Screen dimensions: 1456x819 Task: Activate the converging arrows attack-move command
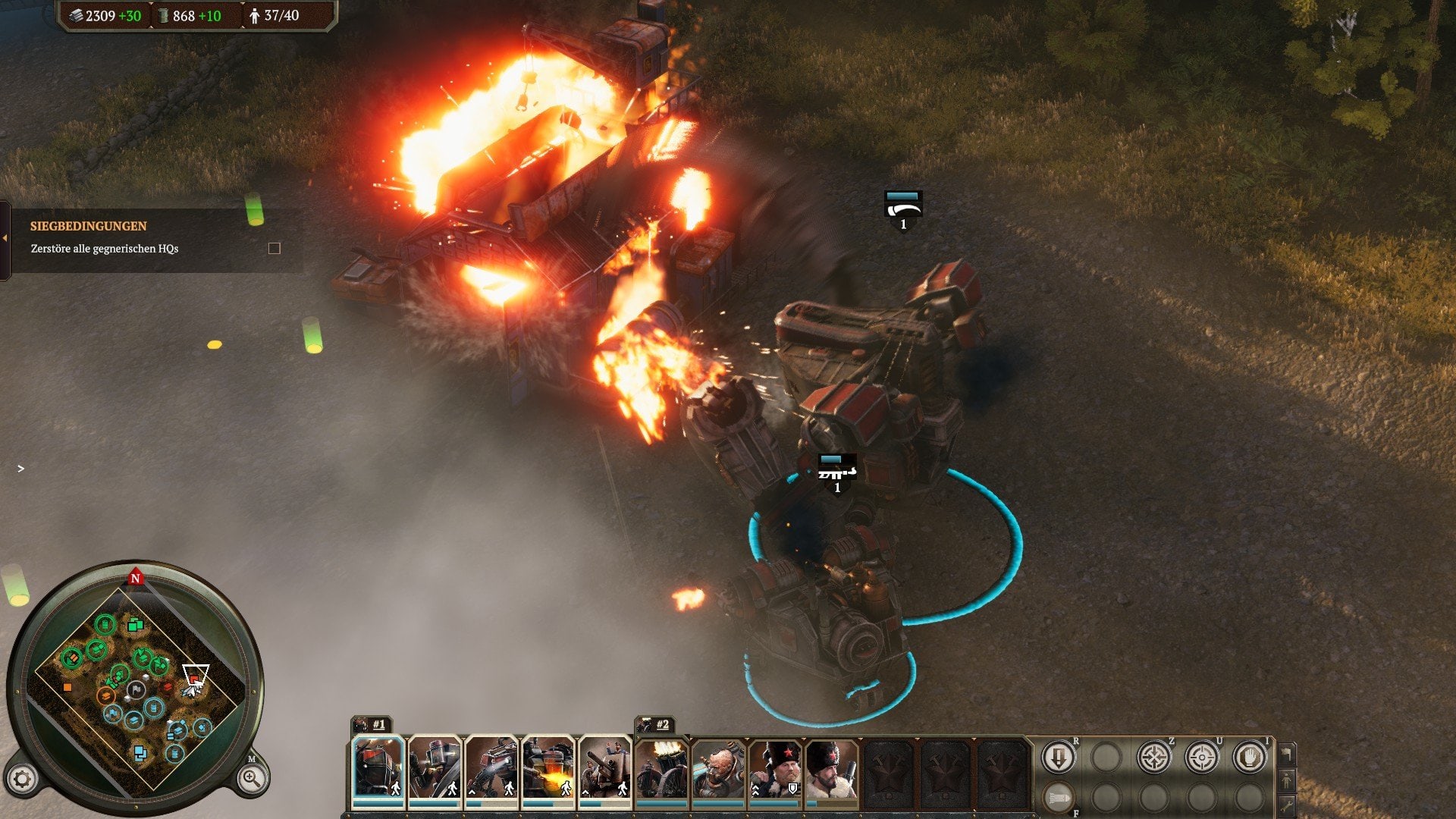(x=1153, y=757)
